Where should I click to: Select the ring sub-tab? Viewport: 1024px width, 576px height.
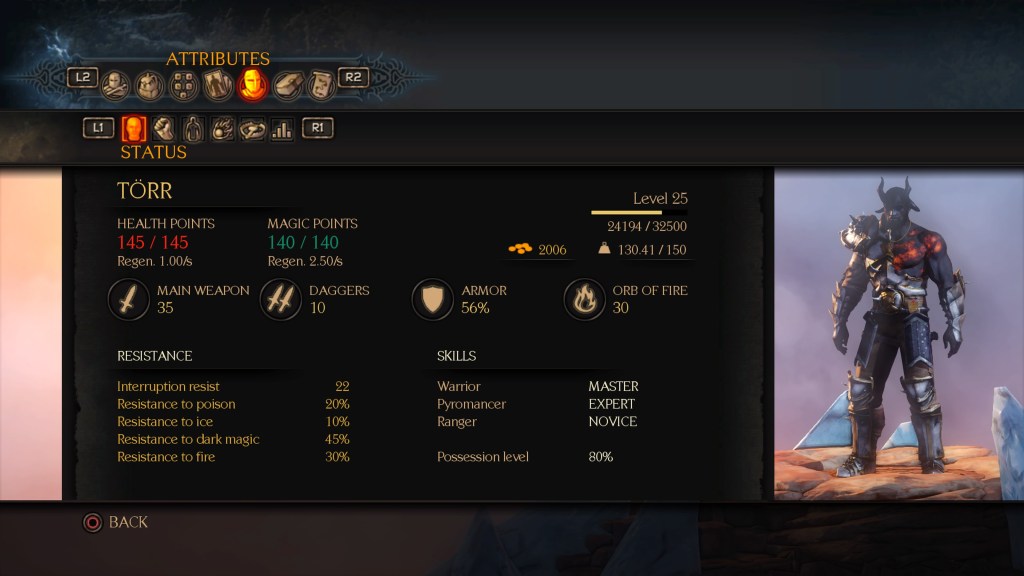click(x=252, y=129)
